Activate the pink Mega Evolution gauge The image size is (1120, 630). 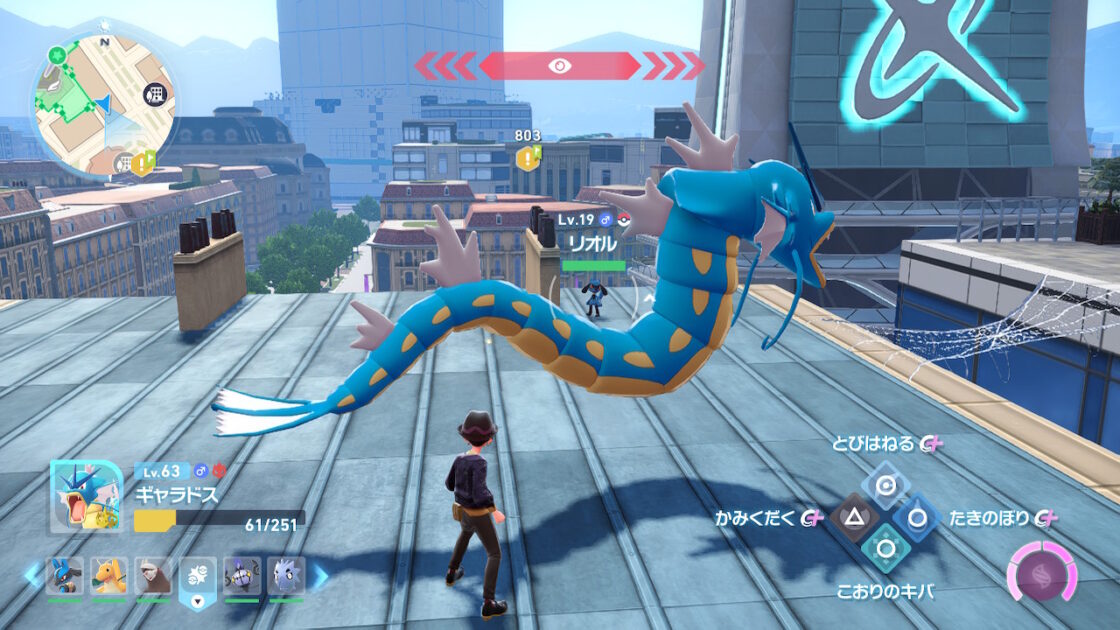point(1041,574)
